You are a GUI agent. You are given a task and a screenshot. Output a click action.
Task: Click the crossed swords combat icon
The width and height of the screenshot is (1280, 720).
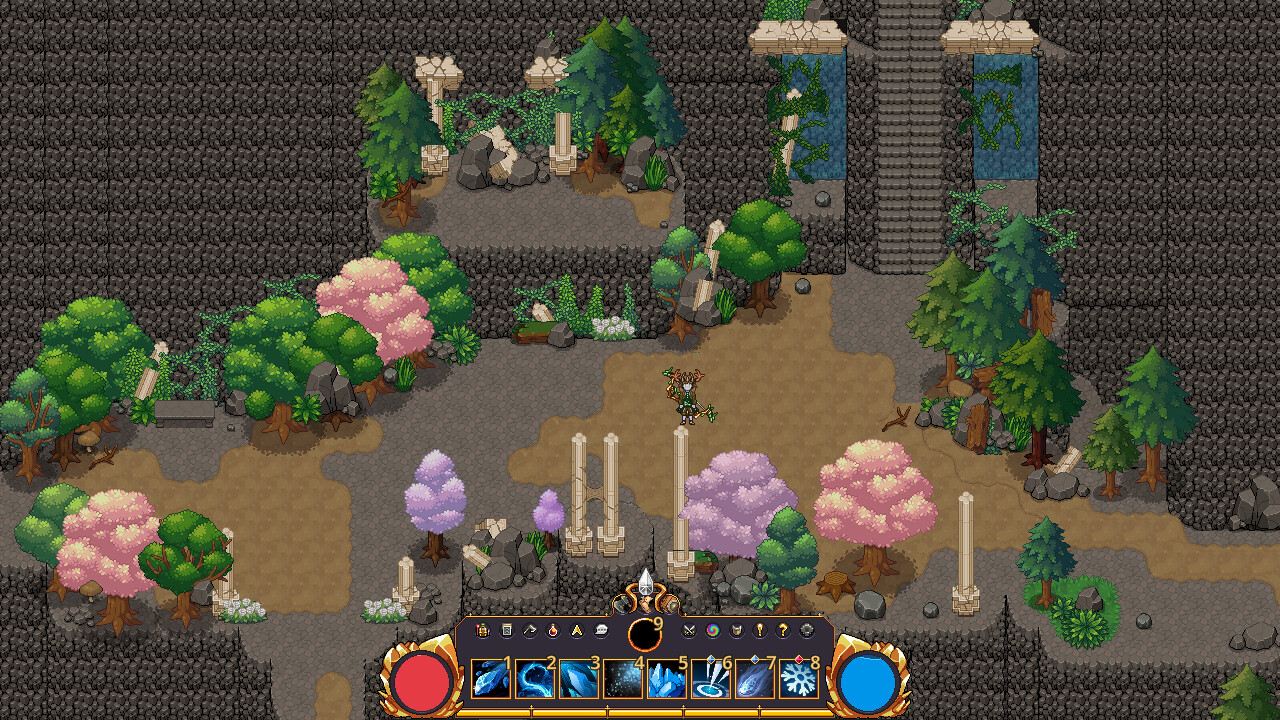(x=688, y=631)
